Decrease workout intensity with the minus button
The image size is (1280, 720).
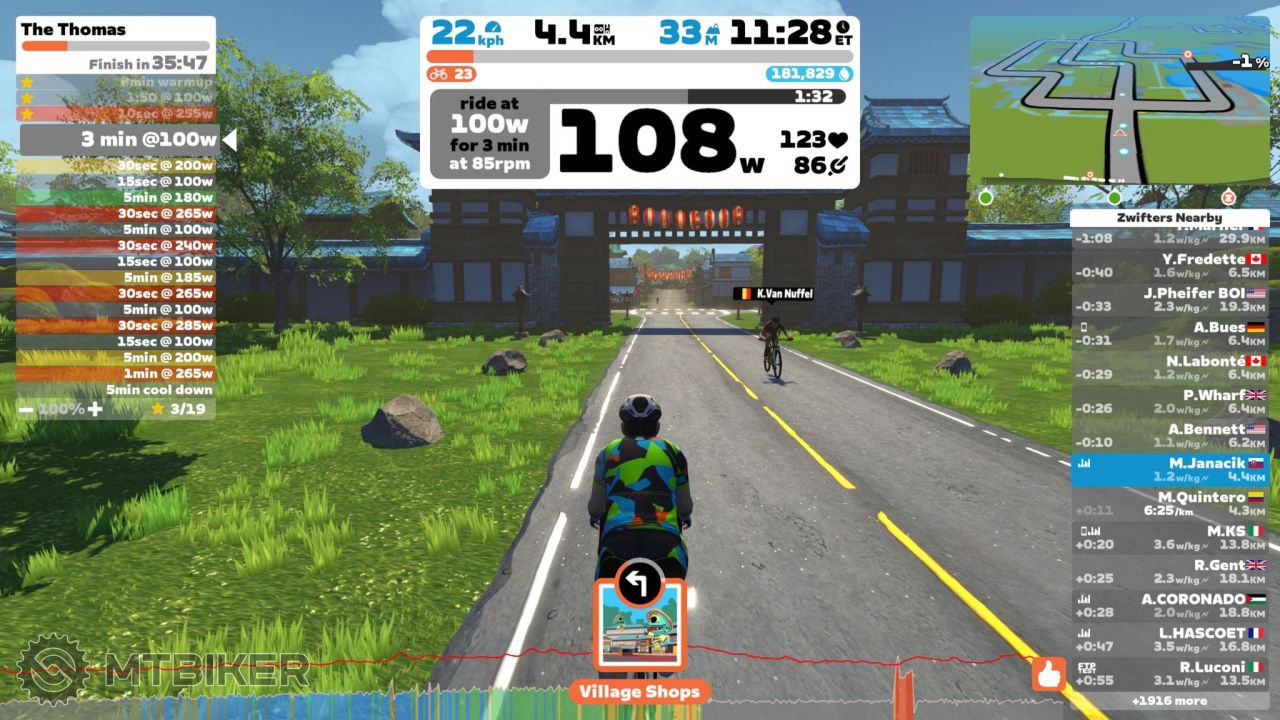(26, 409)
